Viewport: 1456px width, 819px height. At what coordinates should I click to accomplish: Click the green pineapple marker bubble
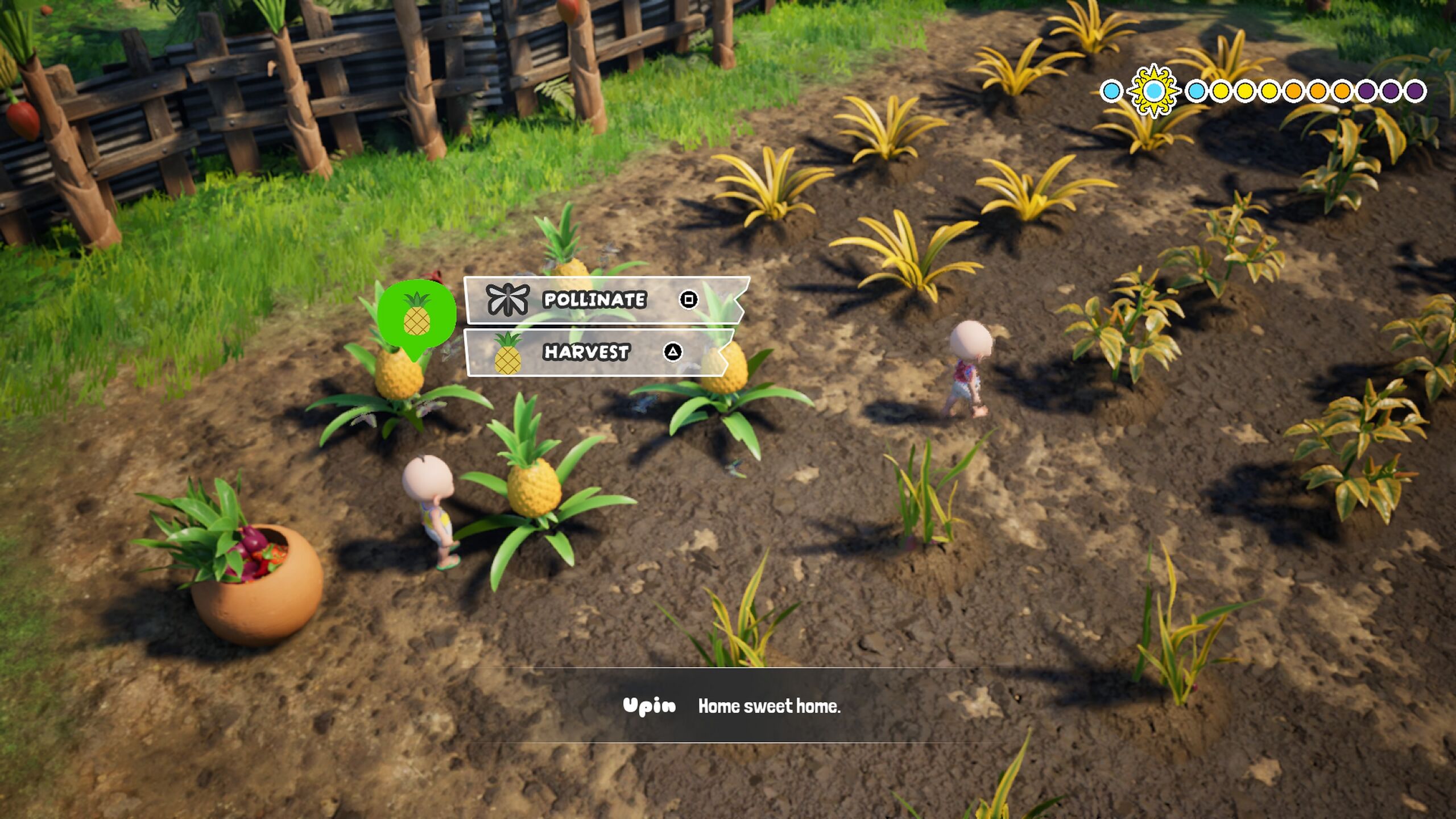coord(416,315)
